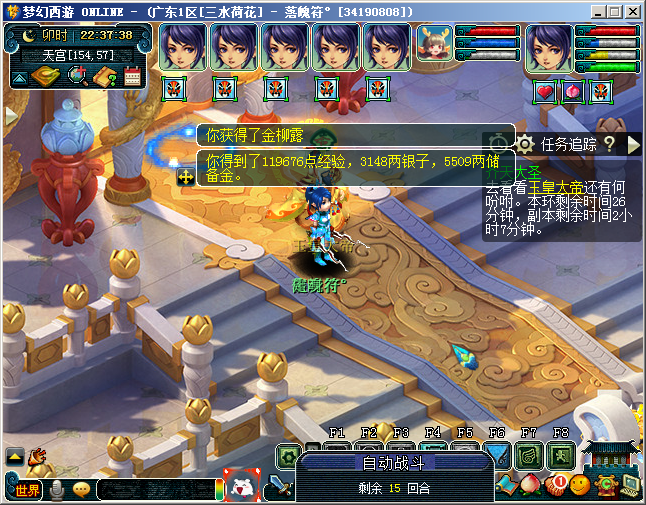Viewport: 646px width, 505px height.
Task: Open the red calendar events icon
Action: tap(132, 76)
